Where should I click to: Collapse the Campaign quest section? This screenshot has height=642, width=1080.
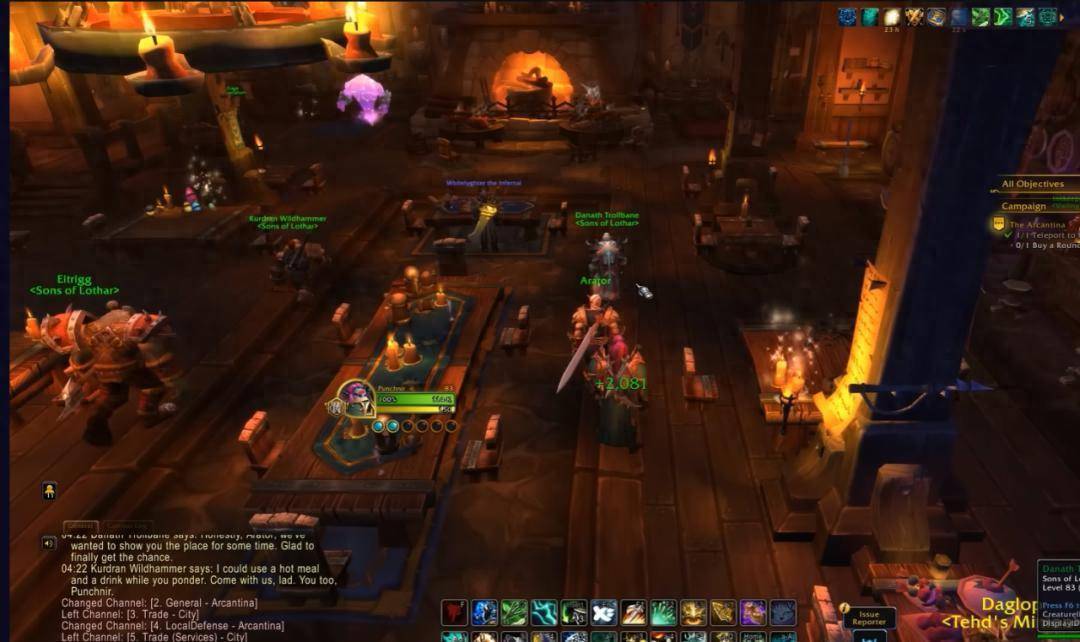[1024, 206]
